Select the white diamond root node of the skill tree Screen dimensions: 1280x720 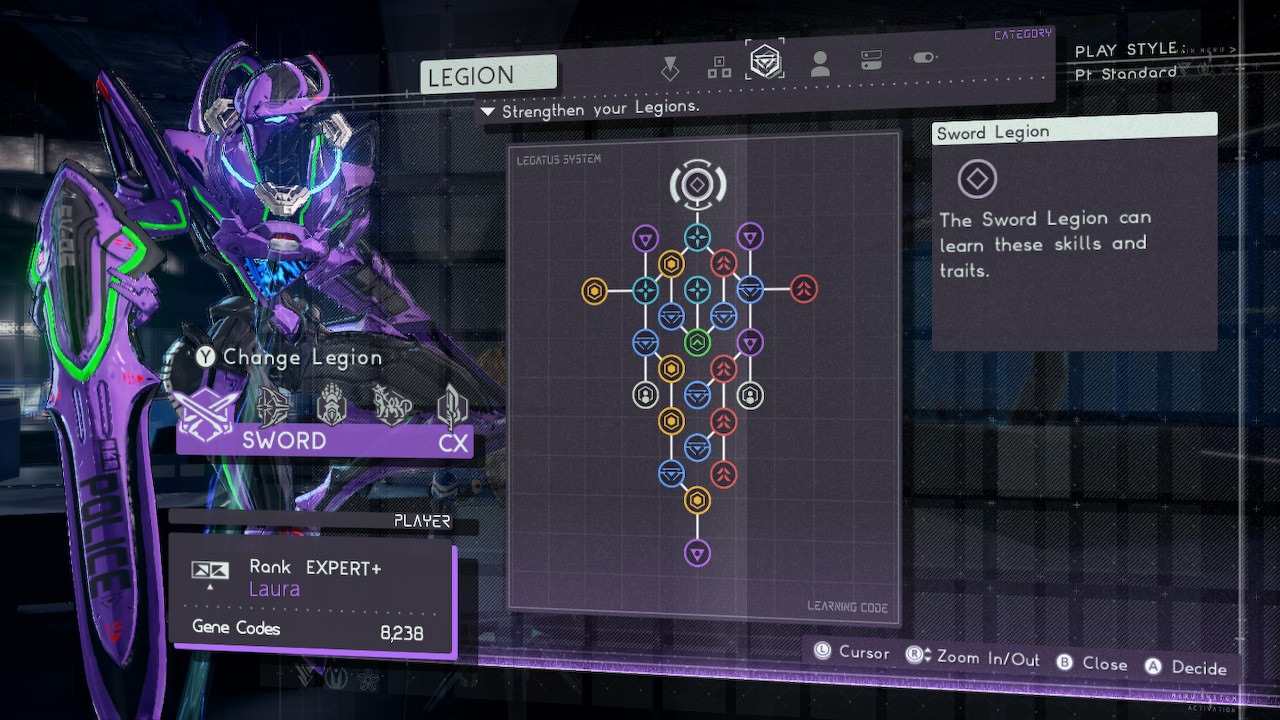697,184
